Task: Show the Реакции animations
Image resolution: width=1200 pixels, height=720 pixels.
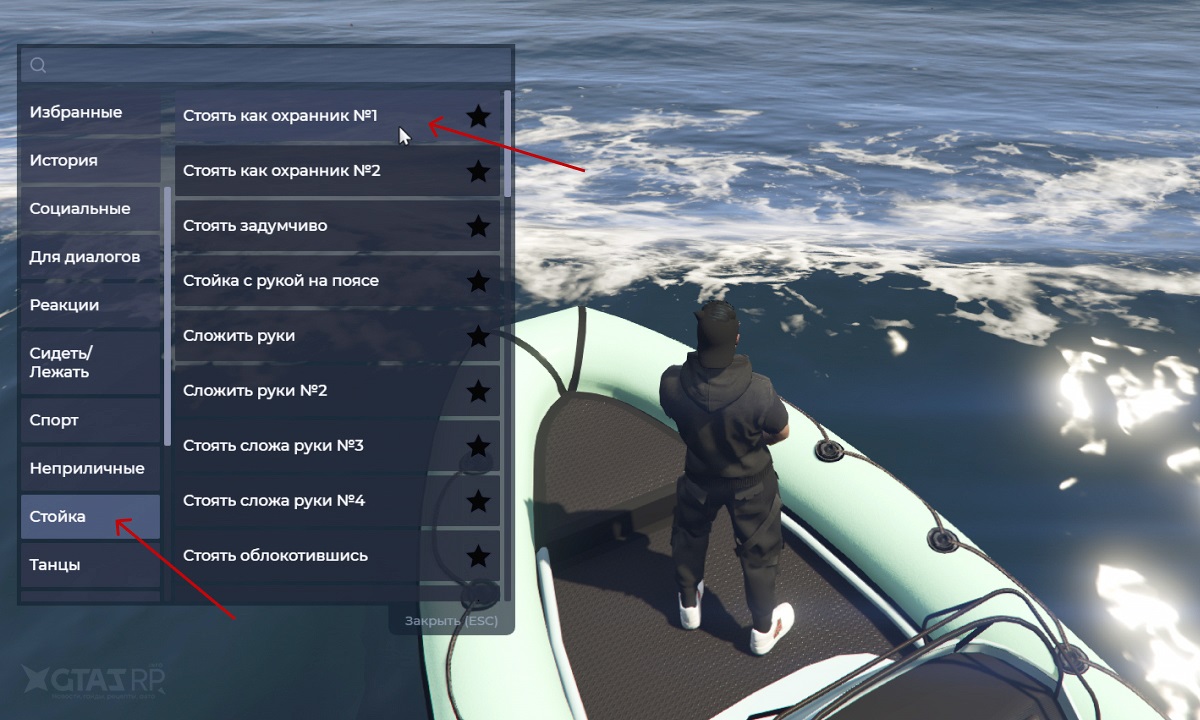Action: pos(90,305)
